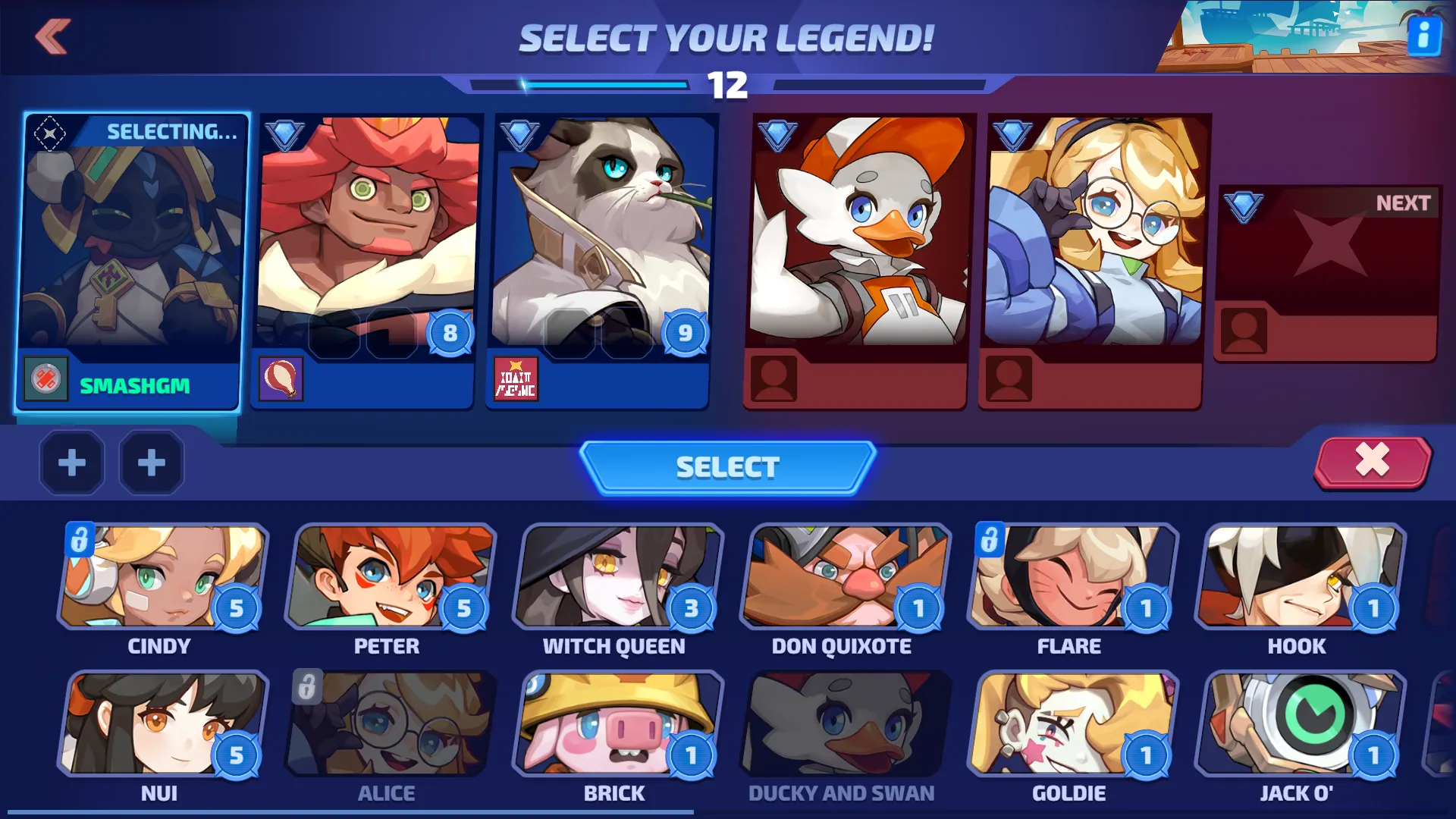Image resolution: width=1456 pixels, height=819 pixels.
Task: Click the red X cancel button
Action: coord(1372,461)
